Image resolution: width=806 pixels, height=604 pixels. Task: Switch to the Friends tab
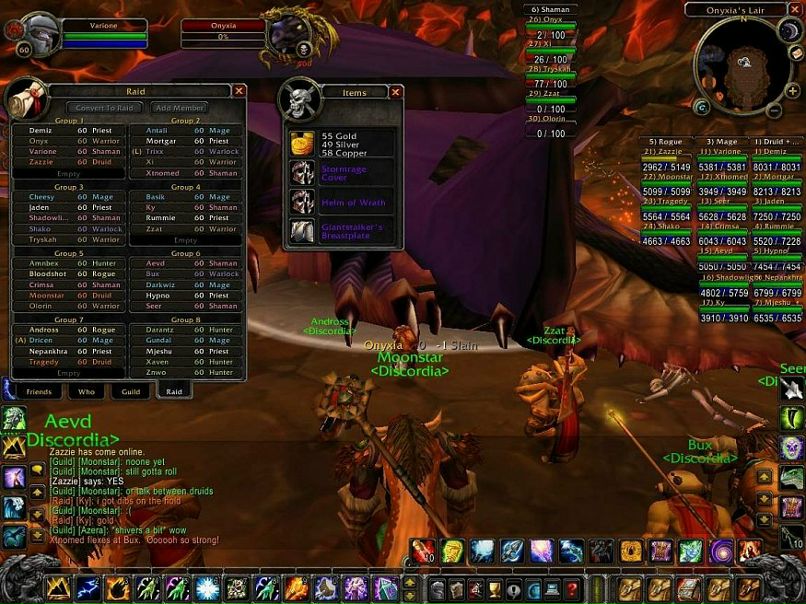[x=39, y=392]
